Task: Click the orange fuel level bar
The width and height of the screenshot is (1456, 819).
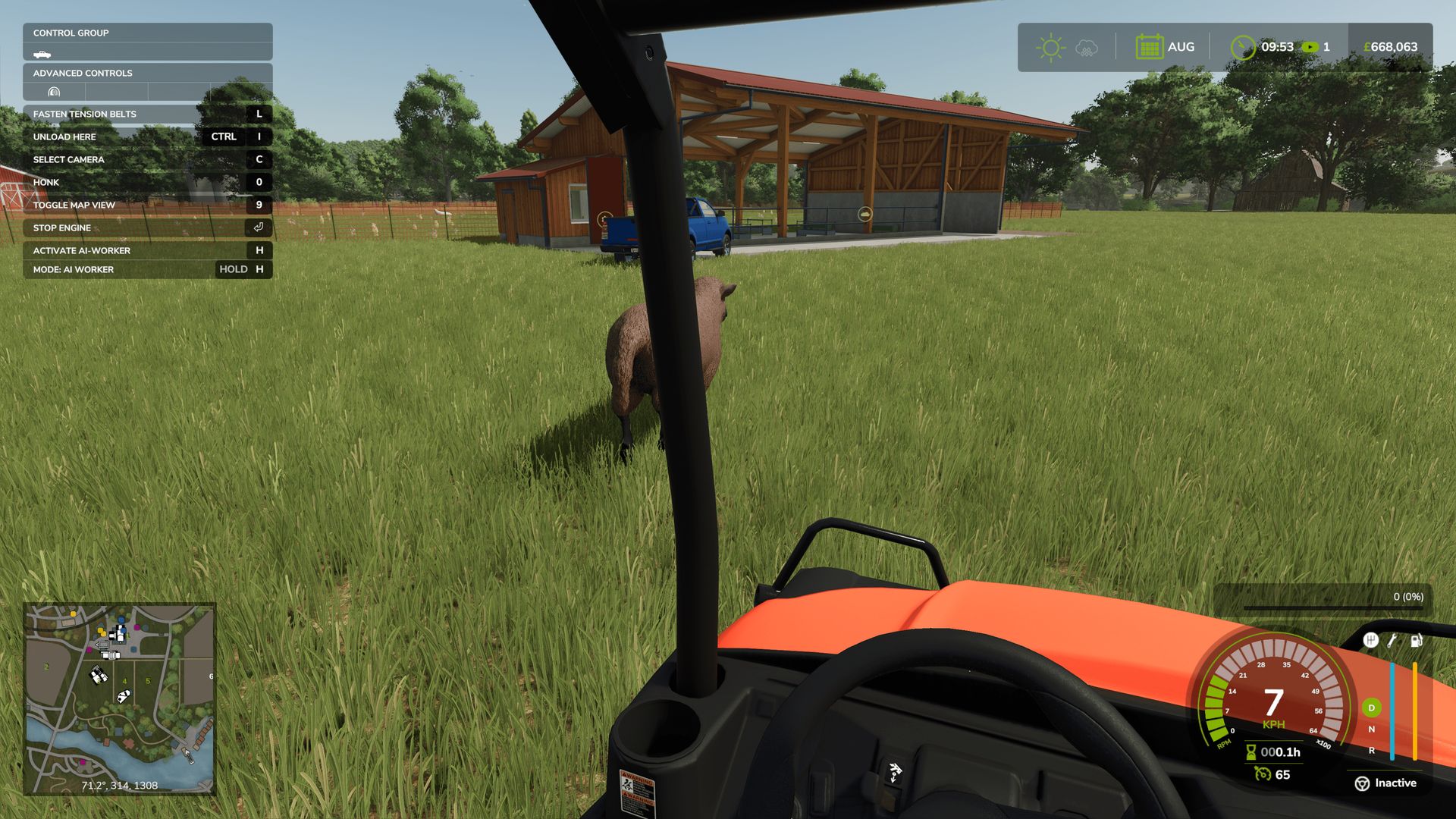Action: (x=1415, y=711)
